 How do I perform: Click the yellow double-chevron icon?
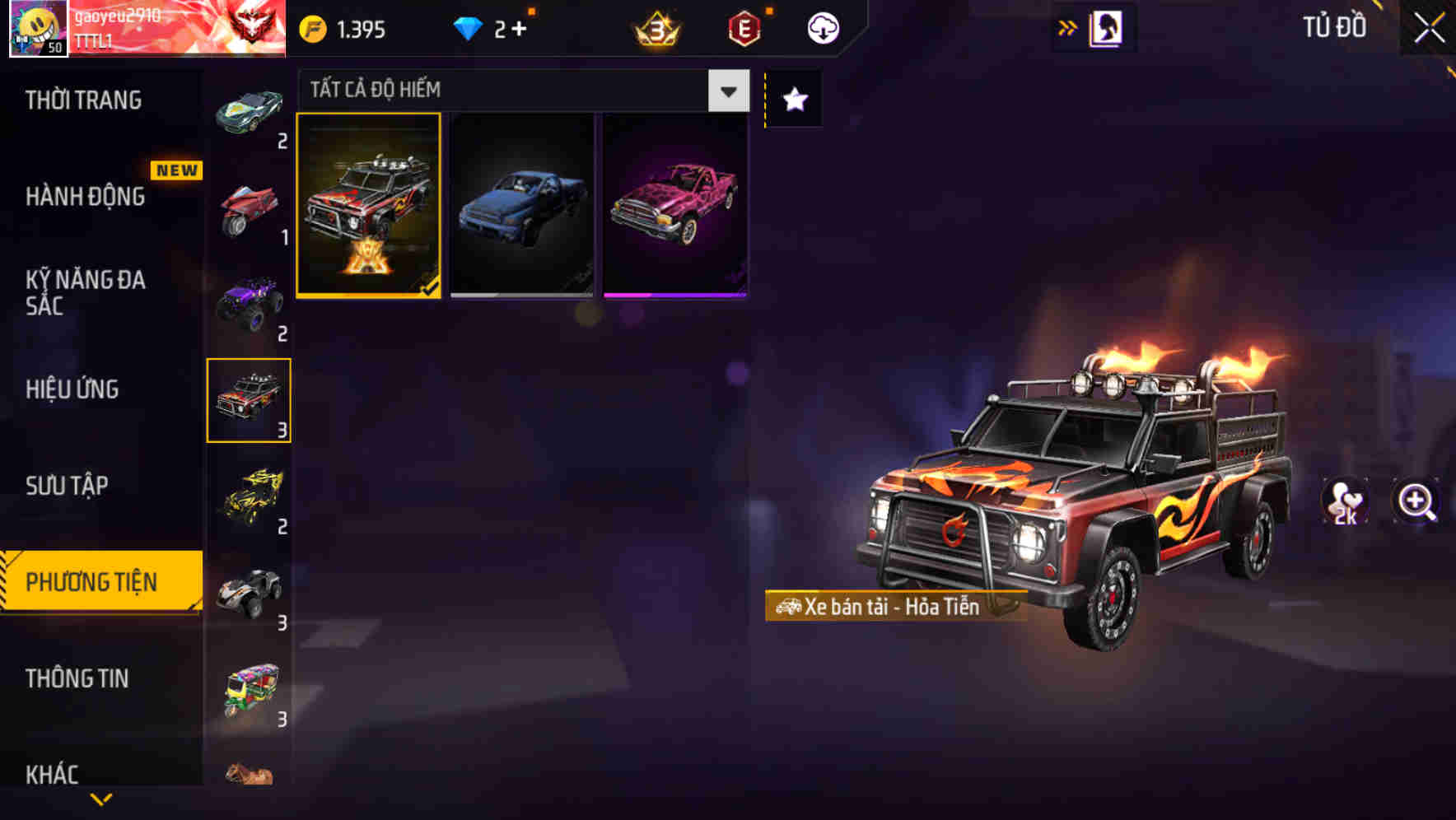tap(1068, 26)
